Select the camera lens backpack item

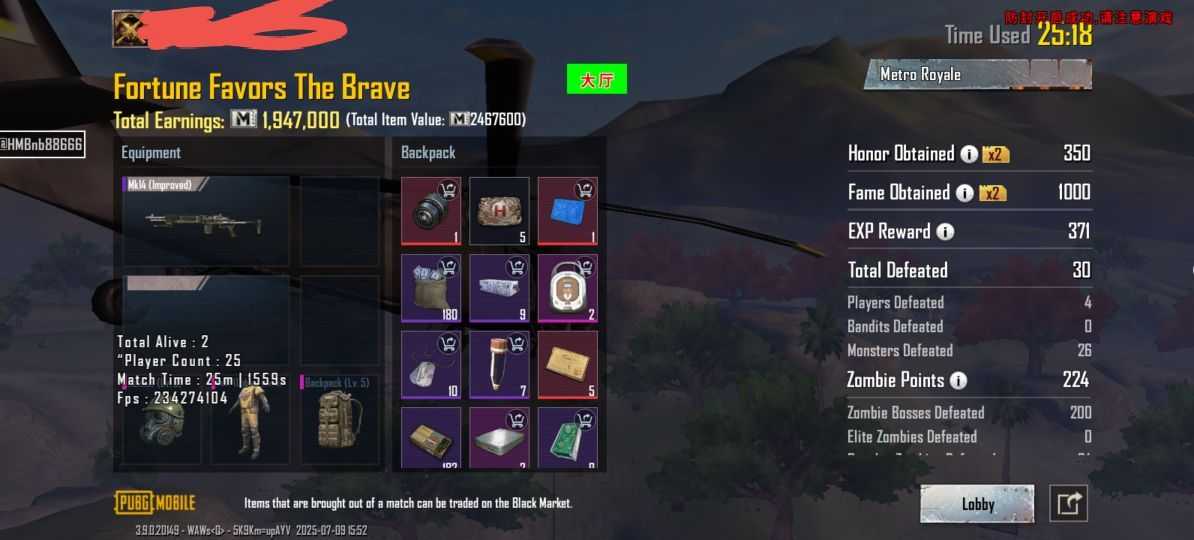coord(431,211)
